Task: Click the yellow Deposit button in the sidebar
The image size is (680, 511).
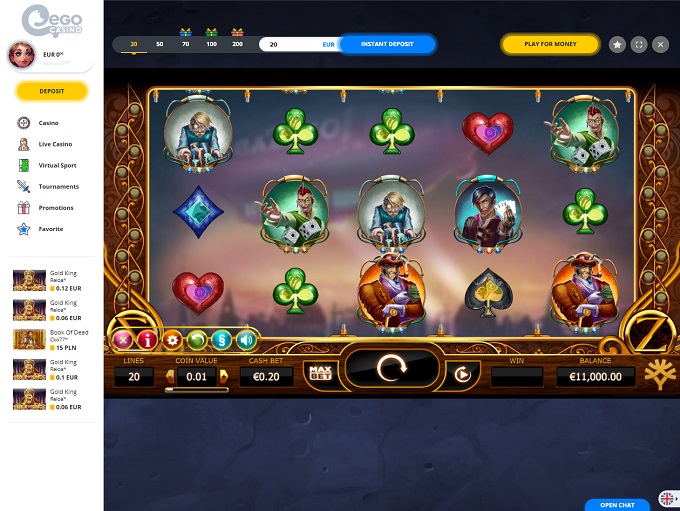Action: pyautogui.click(x=52, y=91)
